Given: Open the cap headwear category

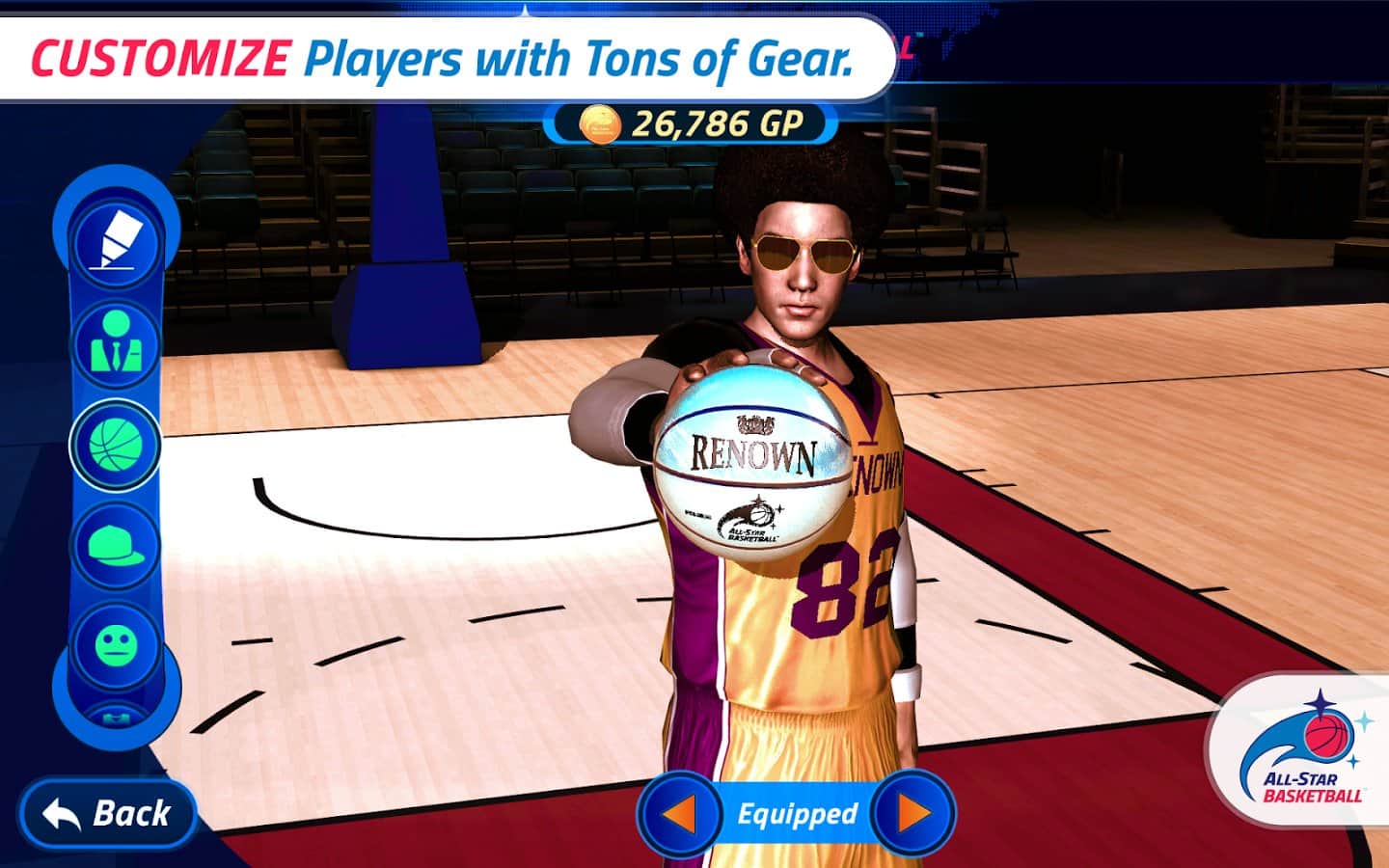Looking at the screenshot, I should (x=116, y=545).
